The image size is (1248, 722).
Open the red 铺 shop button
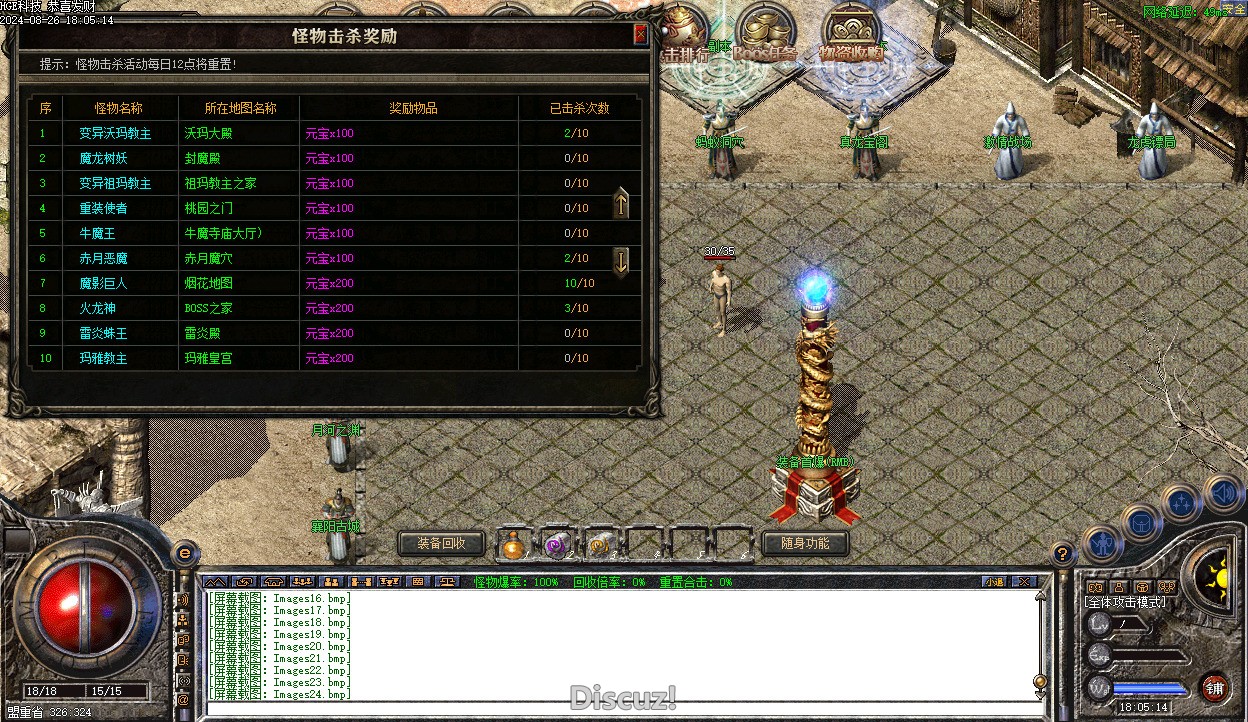point(1215,688)
